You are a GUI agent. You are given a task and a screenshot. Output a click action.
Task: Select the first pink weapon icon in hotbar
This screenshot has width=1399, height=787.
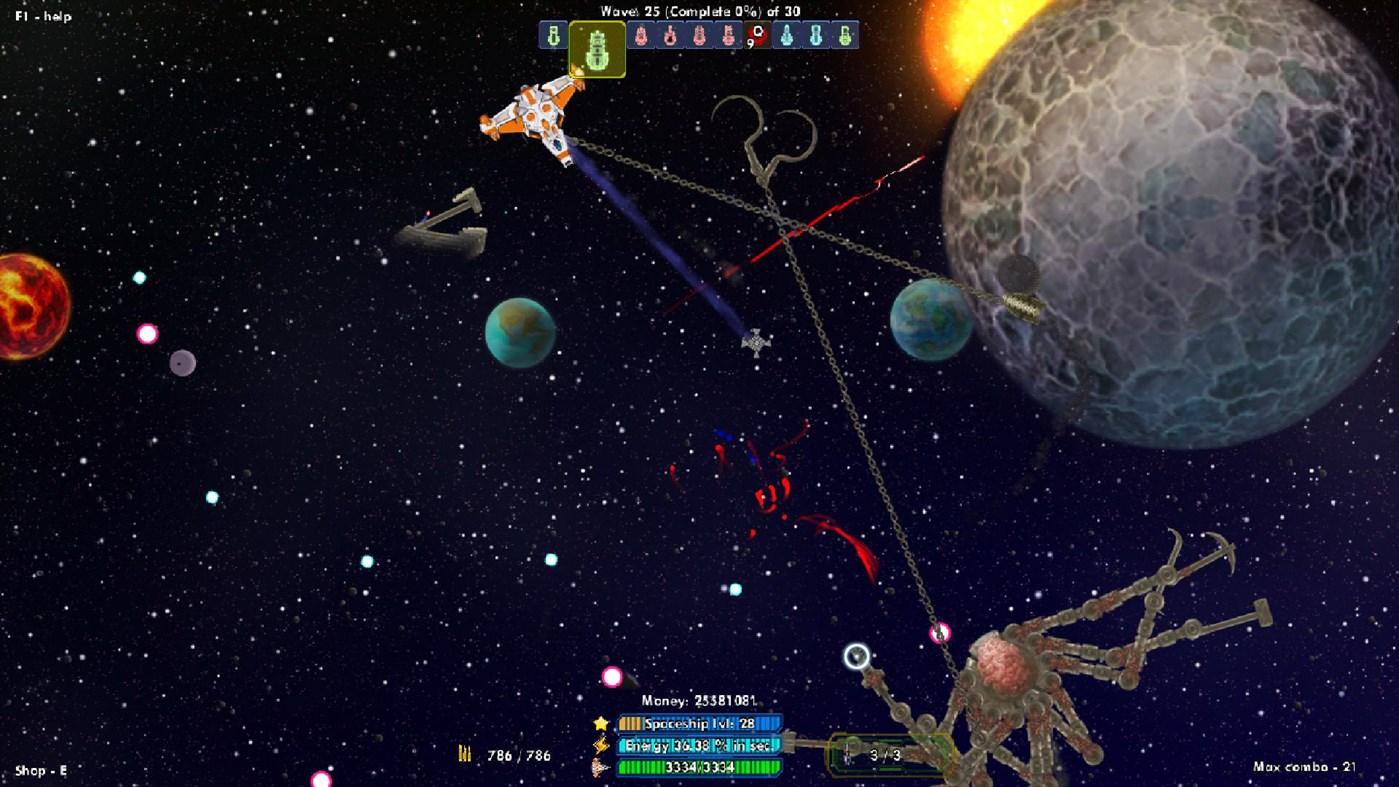(641, 37)
